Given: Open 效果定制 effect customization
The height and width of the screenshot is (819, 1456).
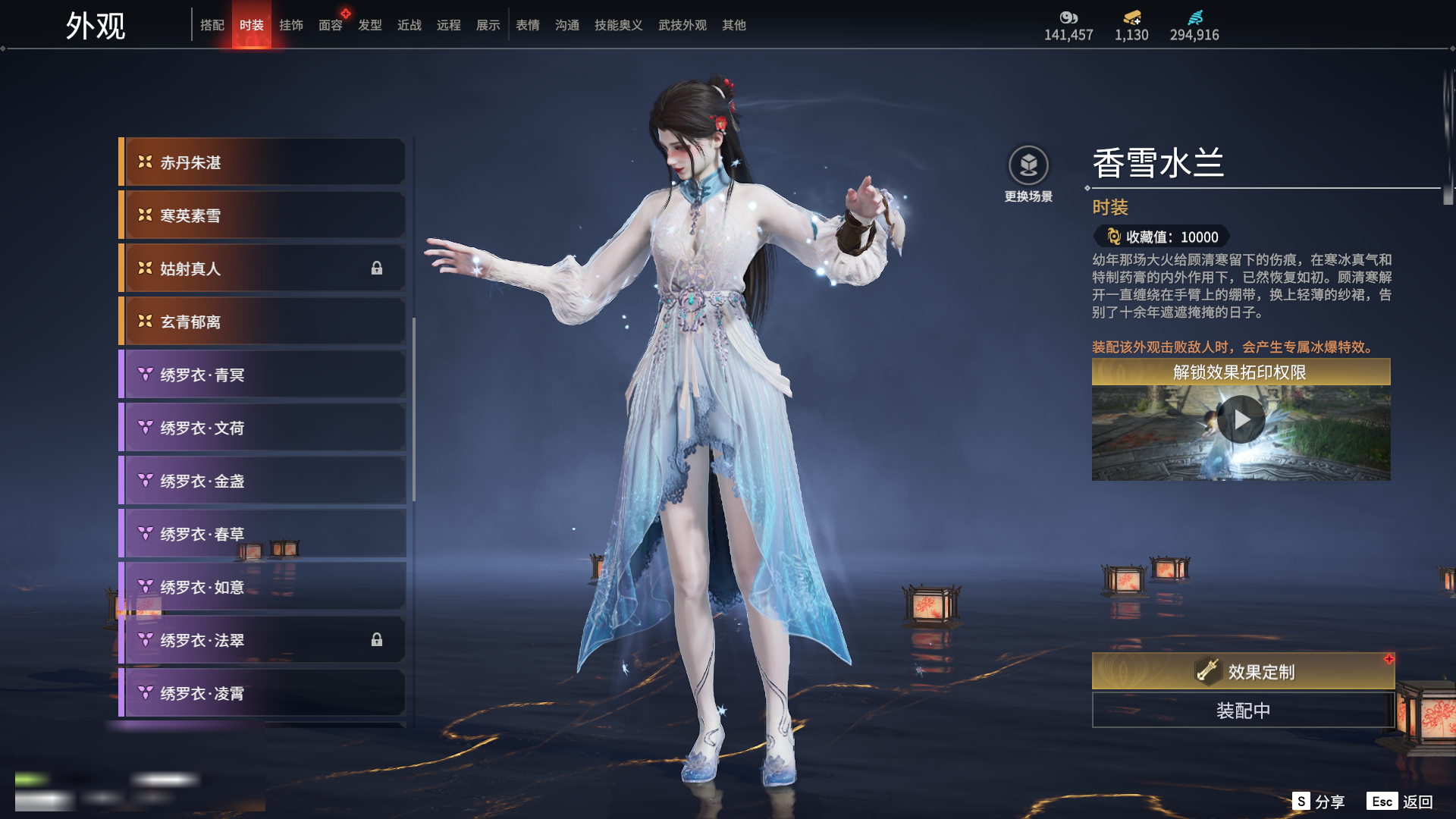Looking at the screenshot, I should click(x=1243, y=671).
